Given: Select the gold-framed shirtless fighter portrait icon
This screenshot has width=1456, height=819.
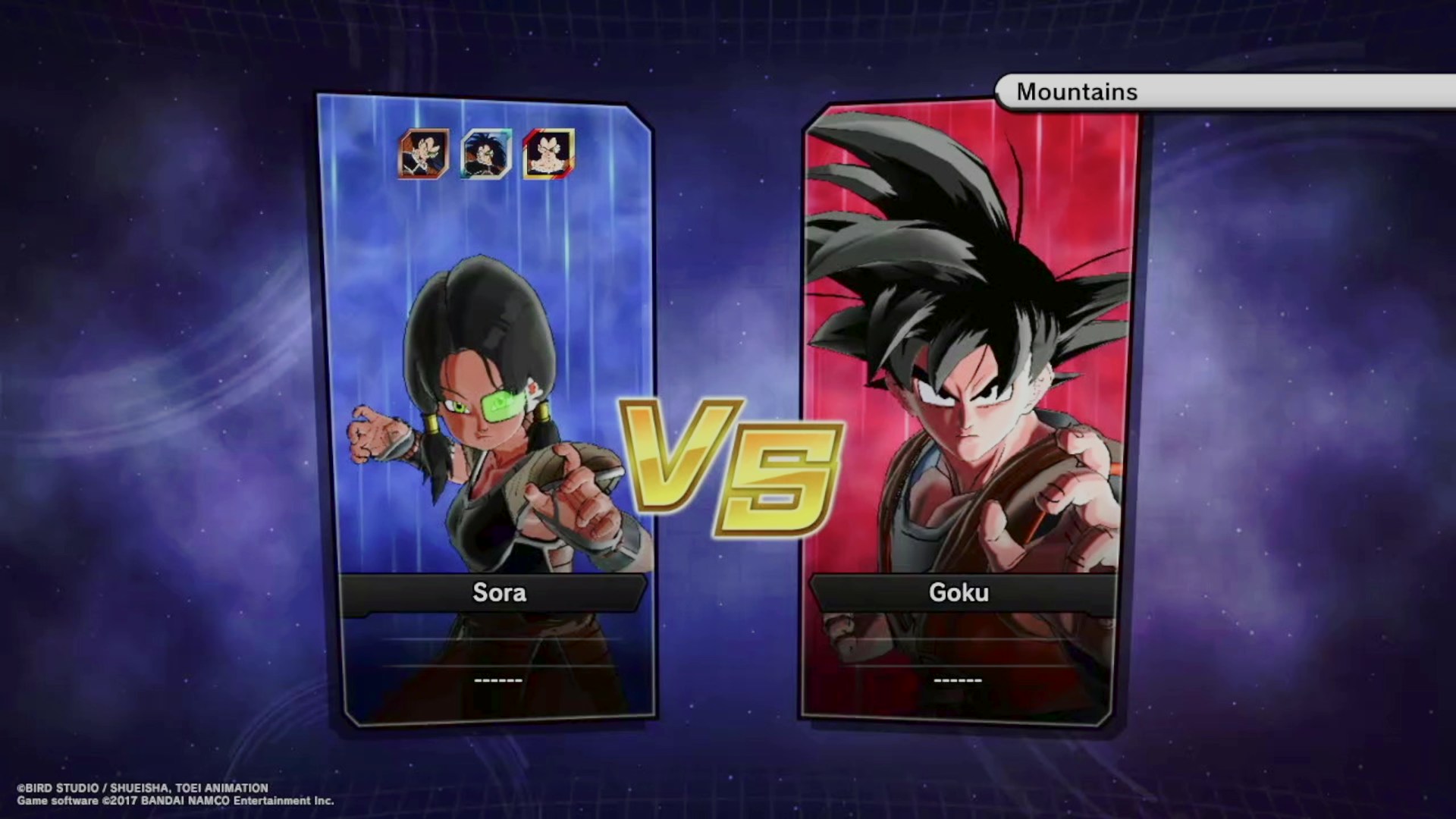Looking at the screenshot, I should coord(548,154).
